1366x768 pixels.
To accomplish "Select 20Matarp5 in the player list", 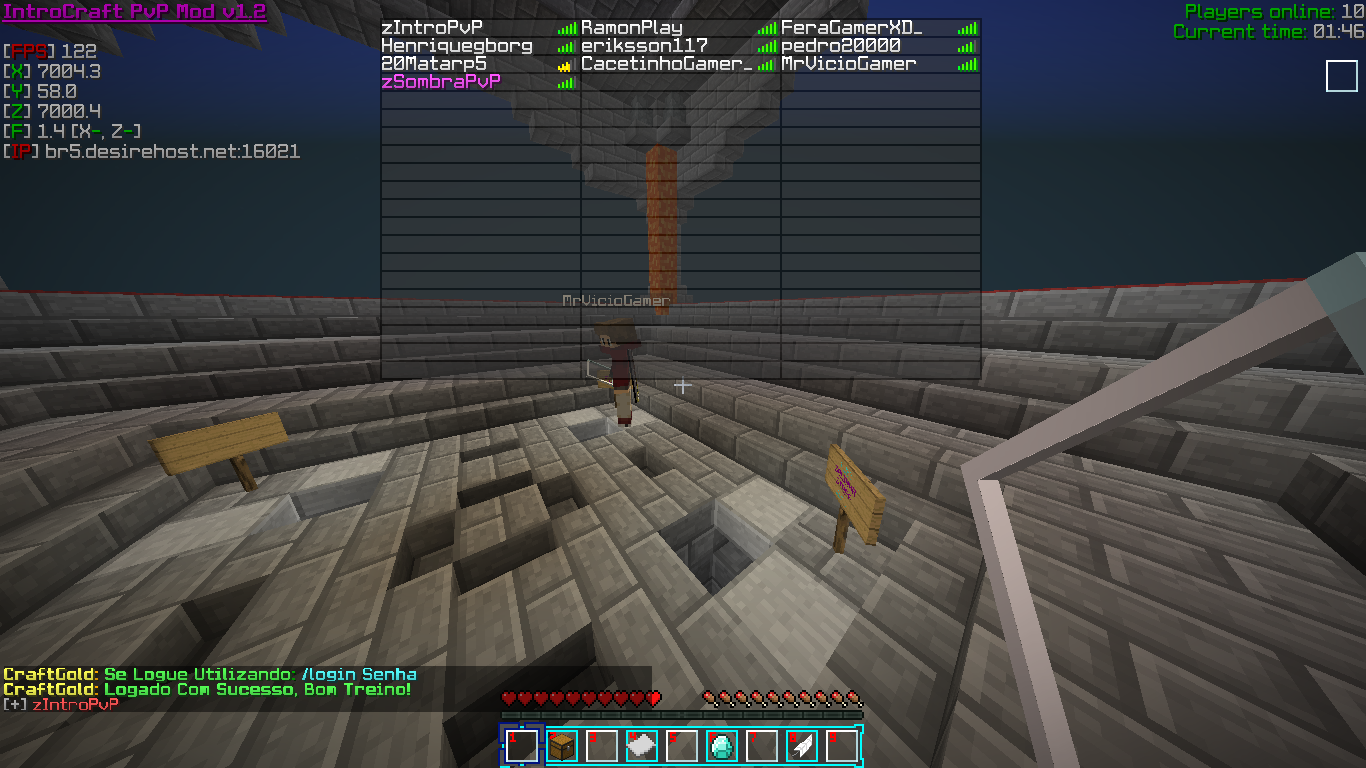I will coord(434,64).
